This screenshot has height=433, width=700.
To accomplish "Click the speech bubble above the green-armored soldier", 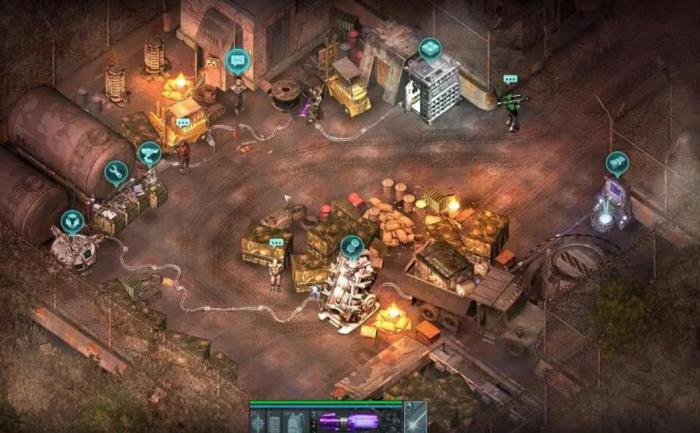I will click(510, 79).
